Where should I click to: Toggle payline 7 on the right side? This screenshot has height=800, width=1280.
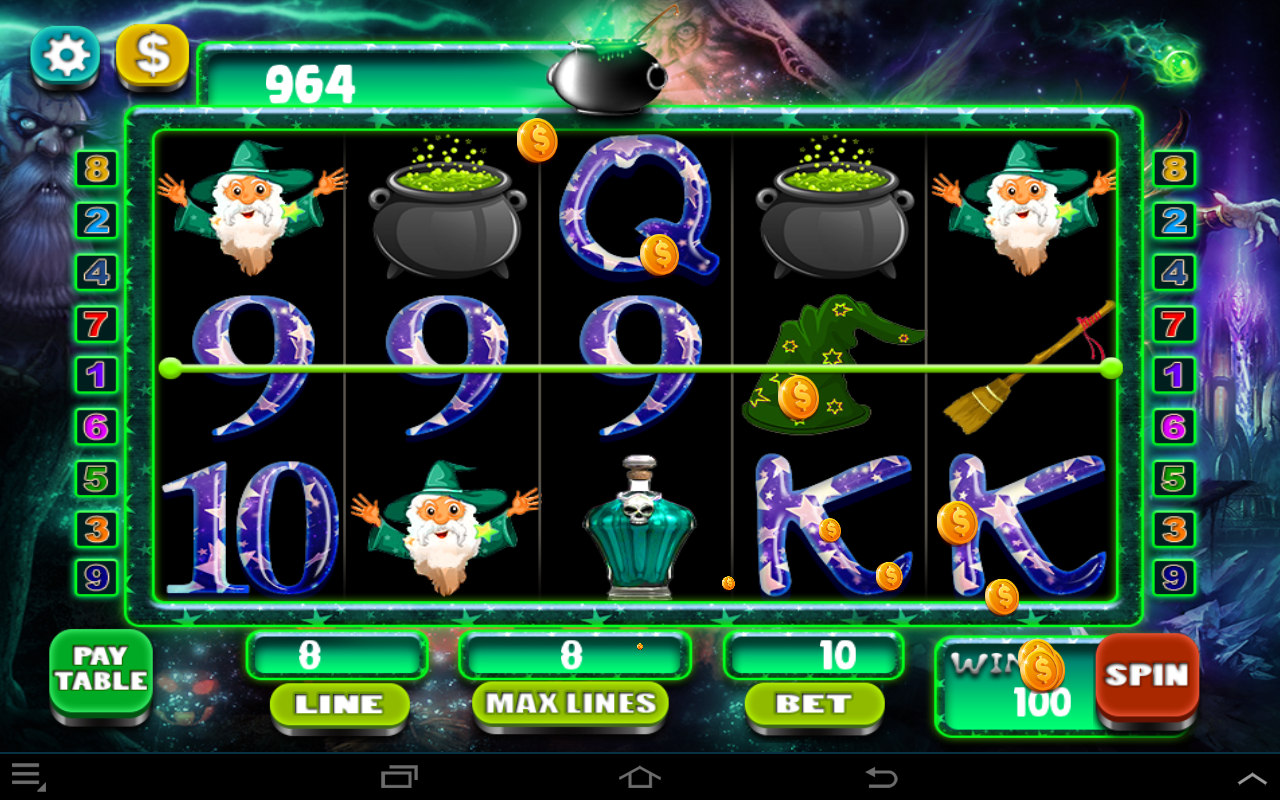1172,324
